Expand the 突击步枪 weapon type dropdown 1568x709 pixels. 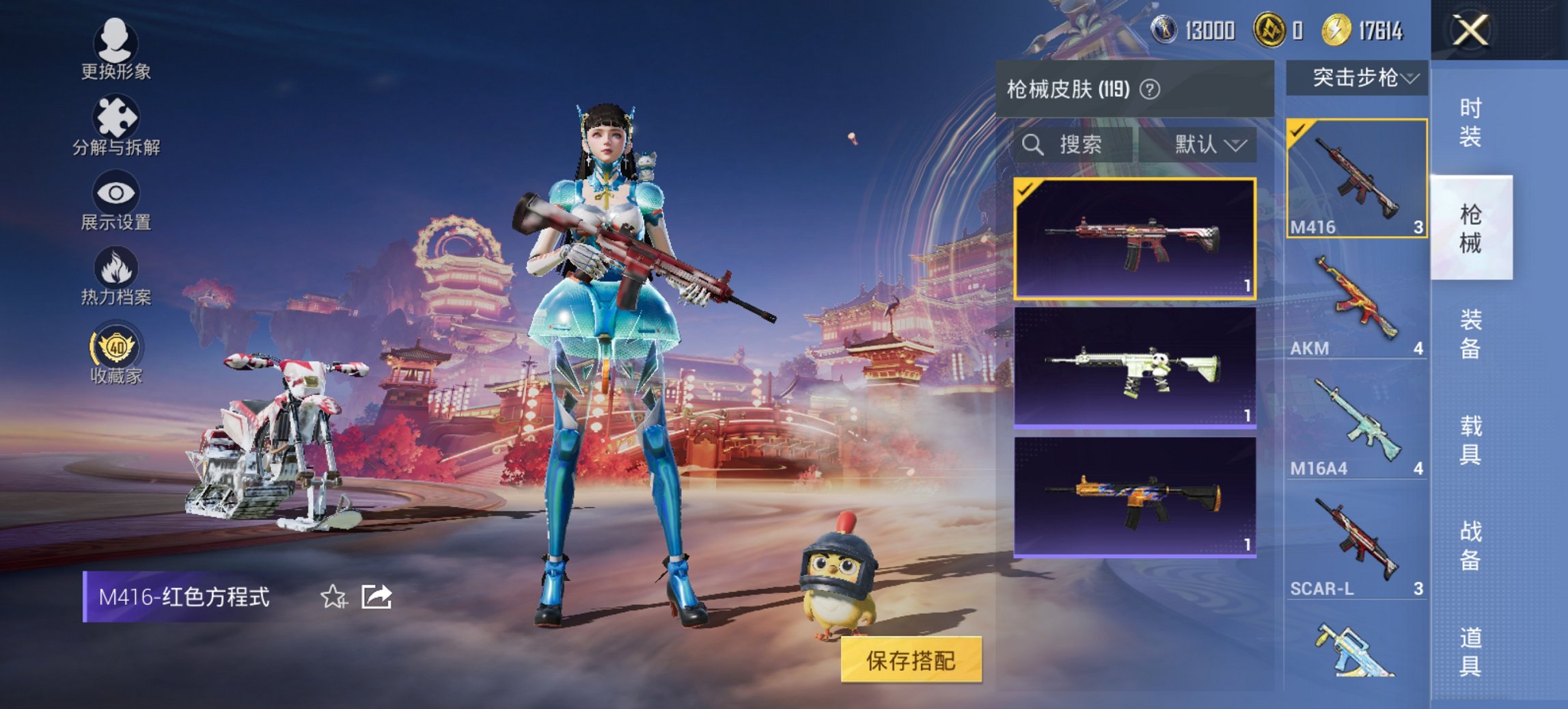pos(1362,78)
